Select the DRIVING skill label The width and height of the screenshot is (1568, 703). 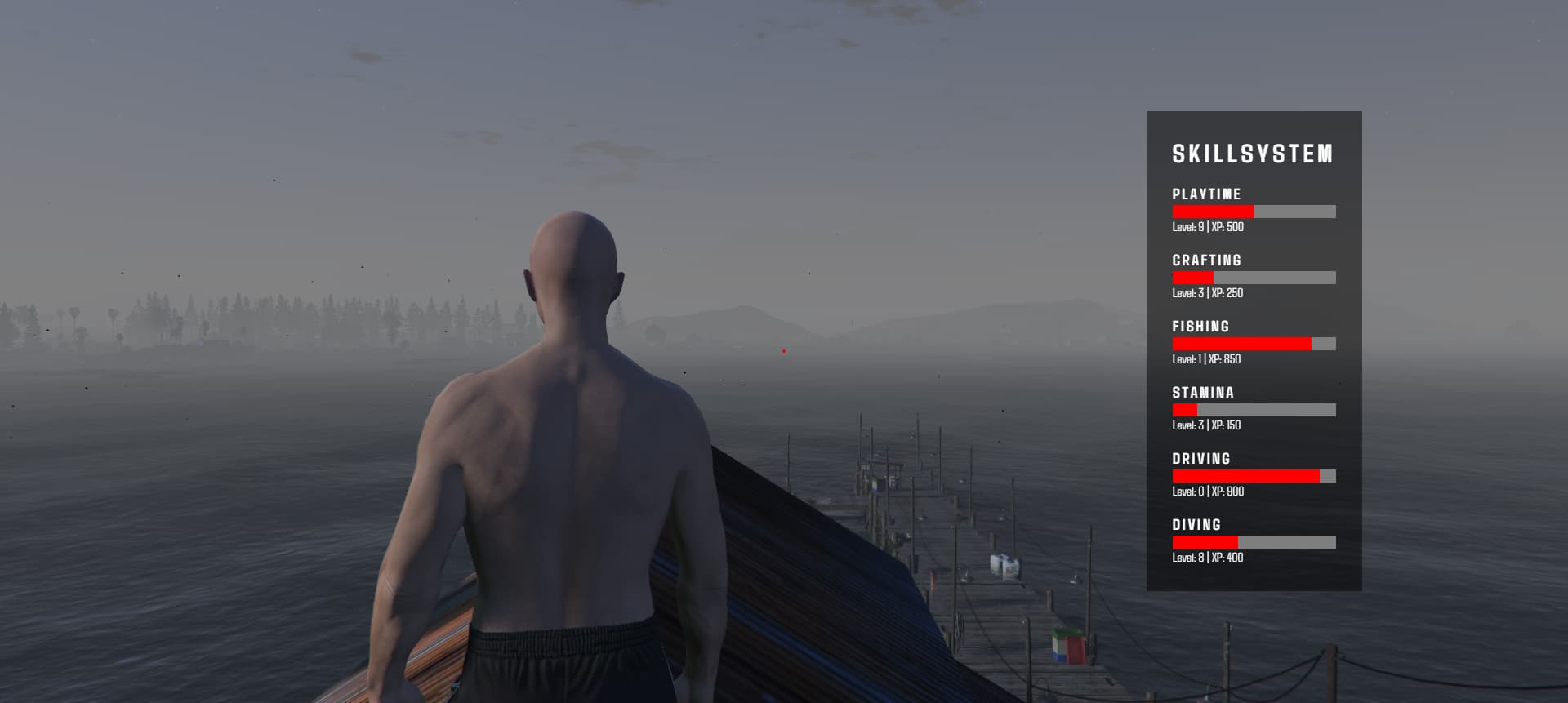[x=1201, y=459]
